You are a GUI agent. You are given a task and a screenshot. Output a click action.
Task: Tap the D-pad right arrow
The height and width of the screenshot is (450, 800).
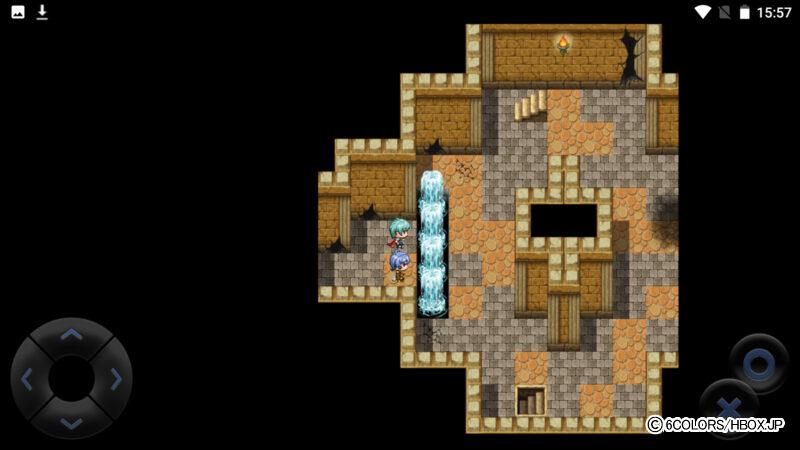(x=116, y=379)
